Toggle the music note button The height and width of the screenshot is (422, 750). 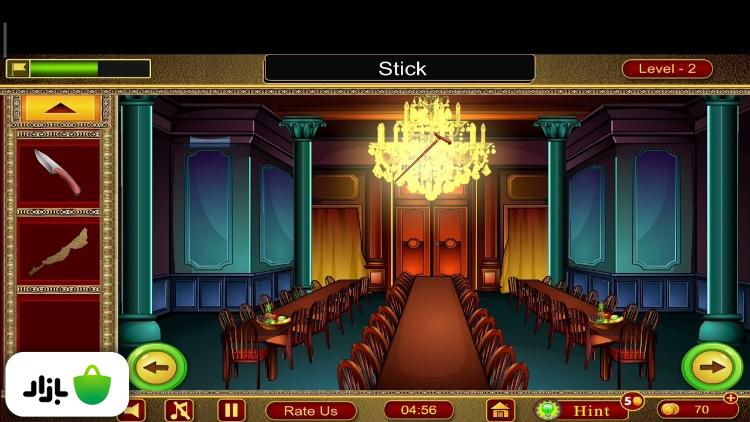click(x=179, y=410)
